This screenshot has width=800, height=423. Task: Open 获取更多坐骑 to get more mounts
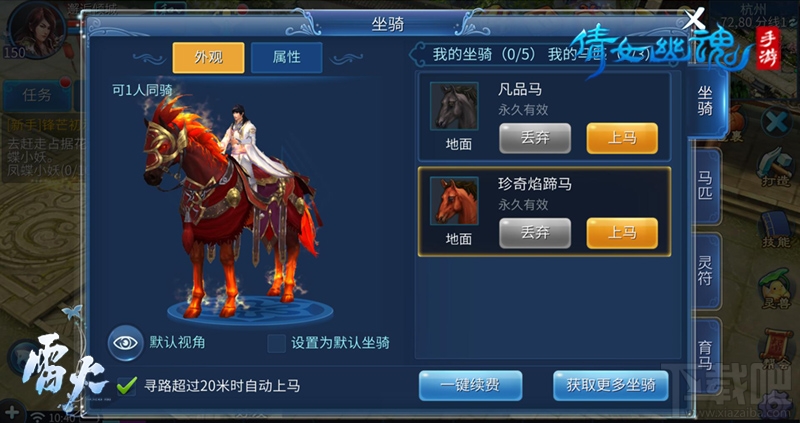click(610, 385)
